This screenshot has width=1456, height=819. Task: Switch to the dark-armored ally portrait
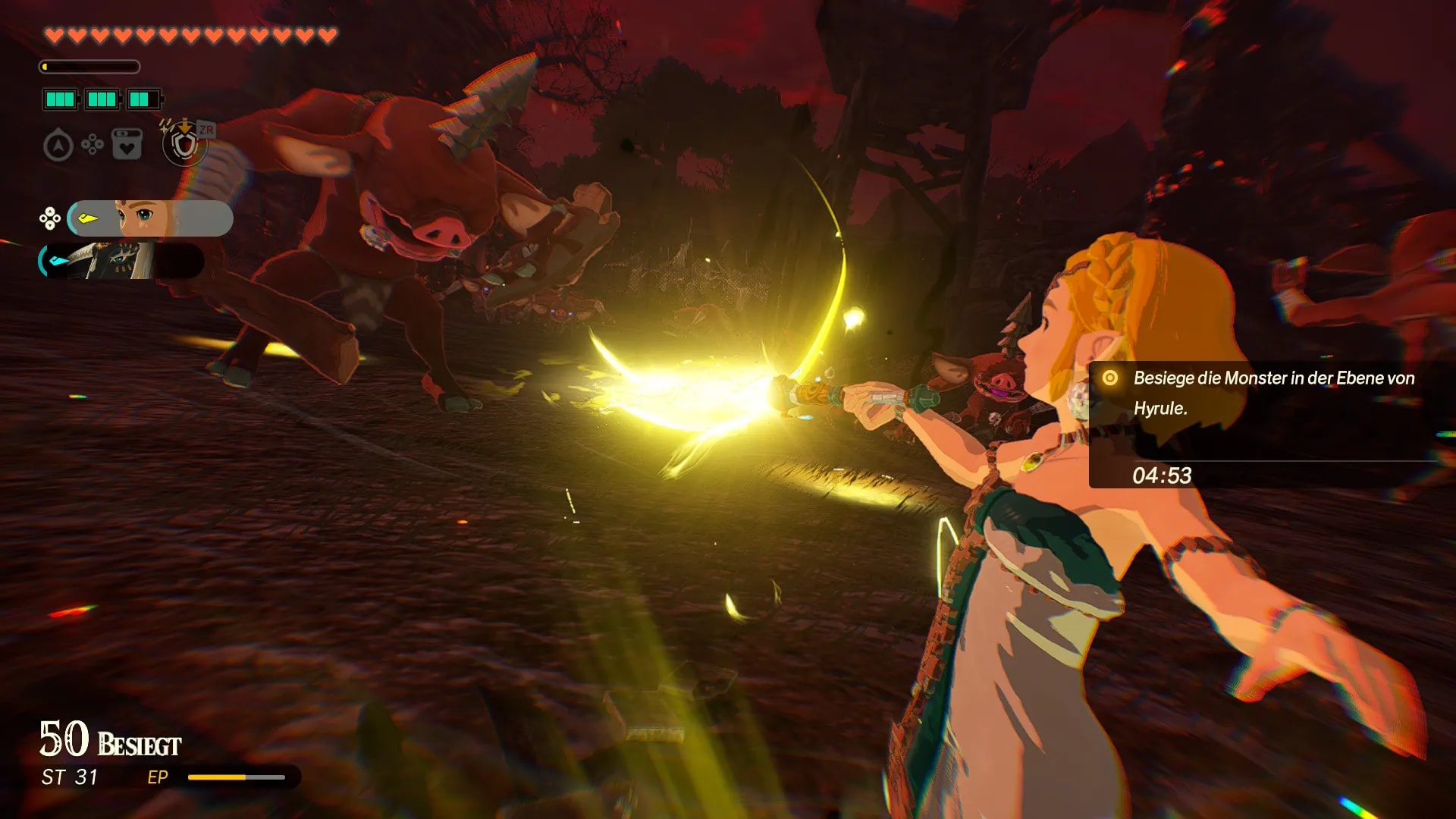coord(121,261)
